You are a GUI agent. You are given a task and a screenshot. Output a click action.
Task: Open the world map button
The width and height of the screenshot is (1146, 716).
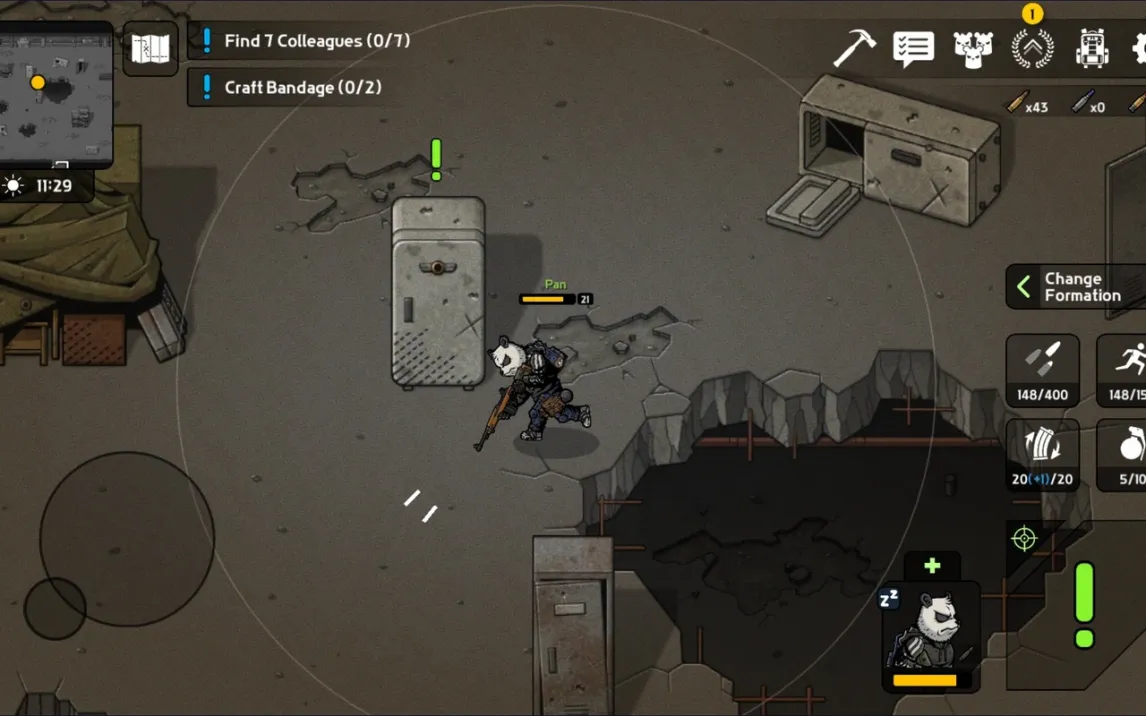click(151, 48)
